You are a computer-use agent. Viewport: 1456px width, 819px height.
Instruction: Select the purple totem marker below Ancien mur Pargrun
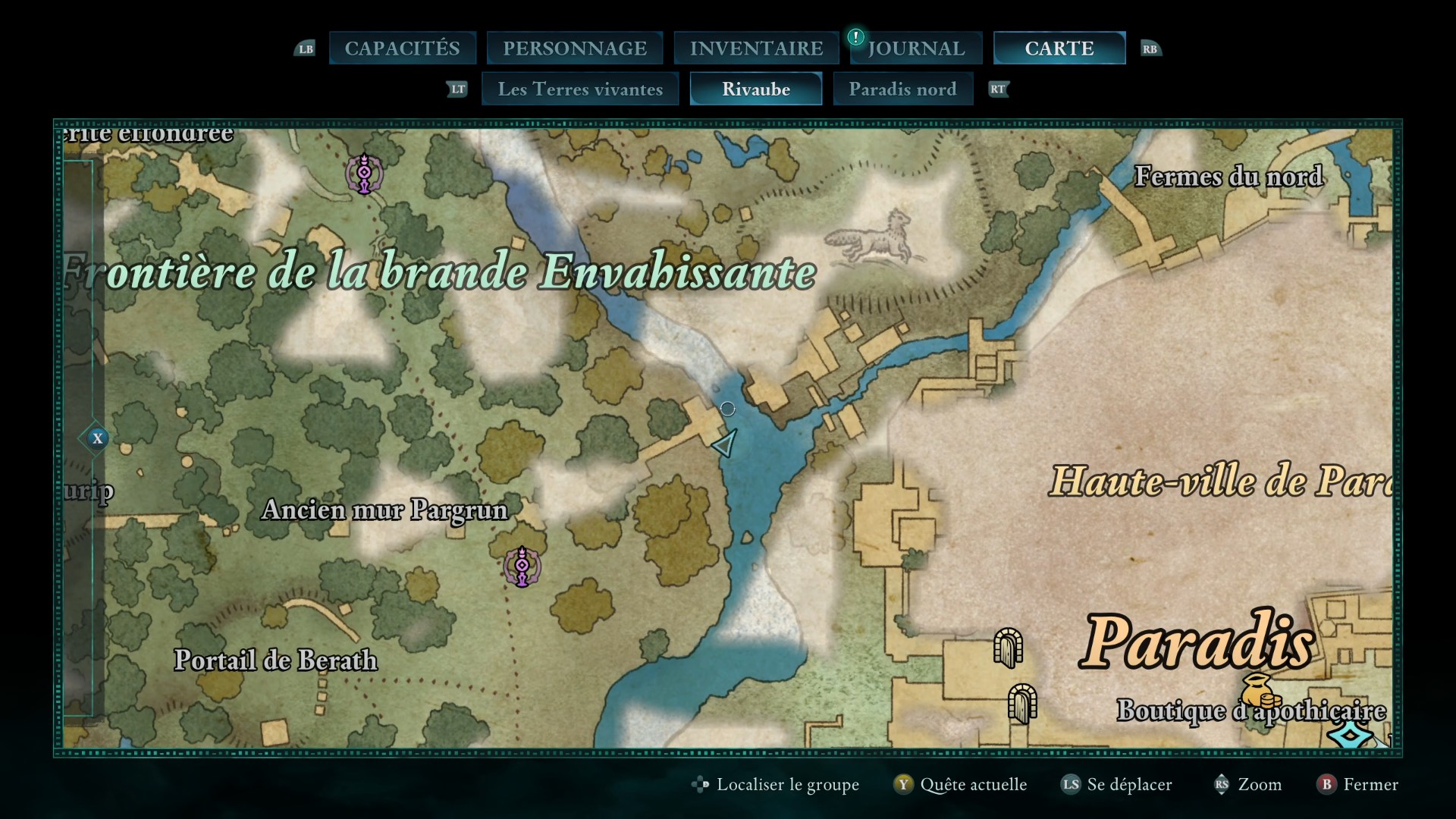click(x=522, y=566)
